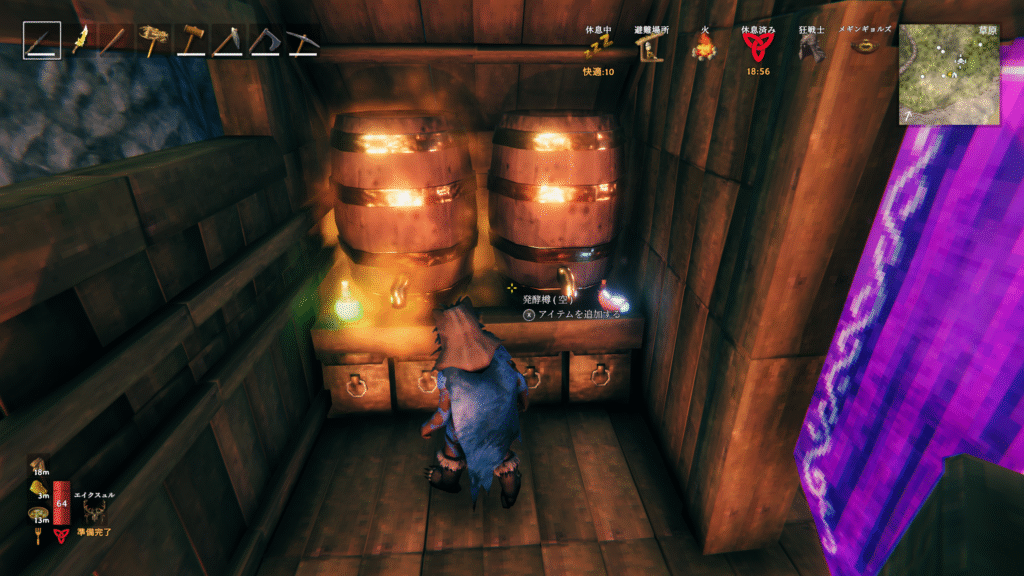
Task: Click the resting ZZZ status icon
Action: tap(599, 48)
